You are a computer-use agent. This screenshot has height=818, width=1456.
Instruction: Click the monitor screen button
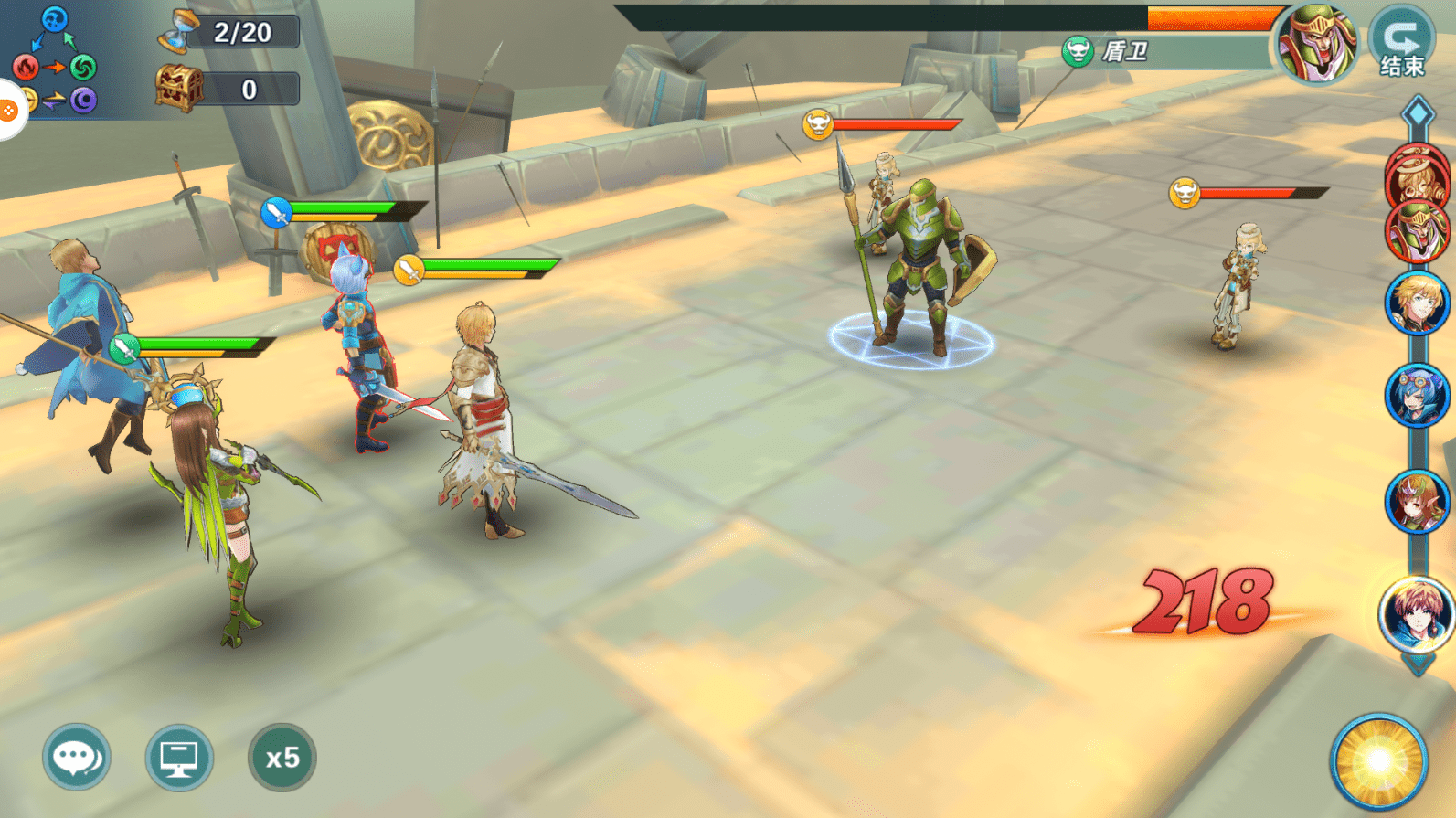pyautogui.click(x=179, y=757)
